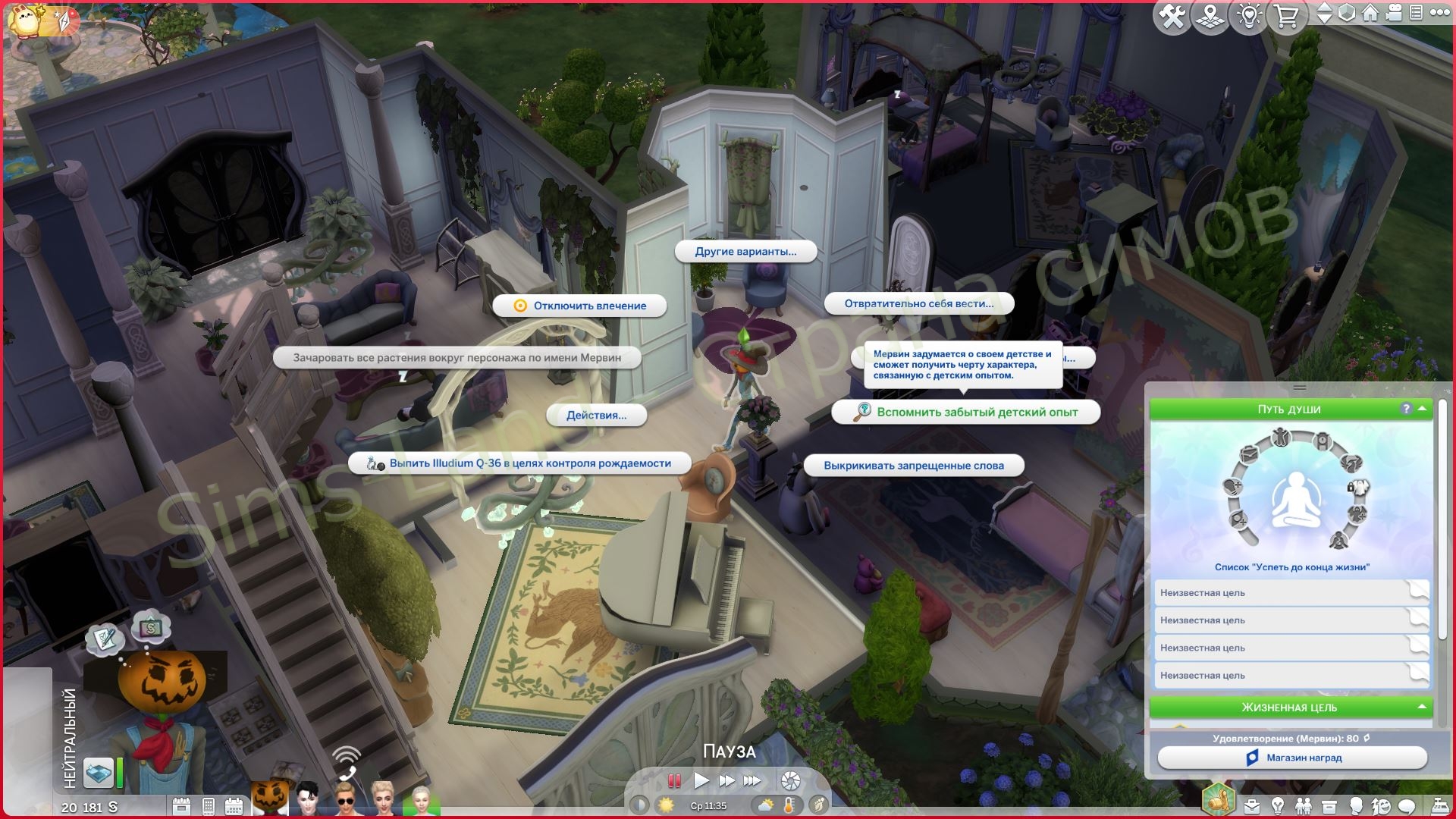Choose 'Вспомнить забытый детский опыт' interaction
1456x819 pixels.
coord(965,412)
